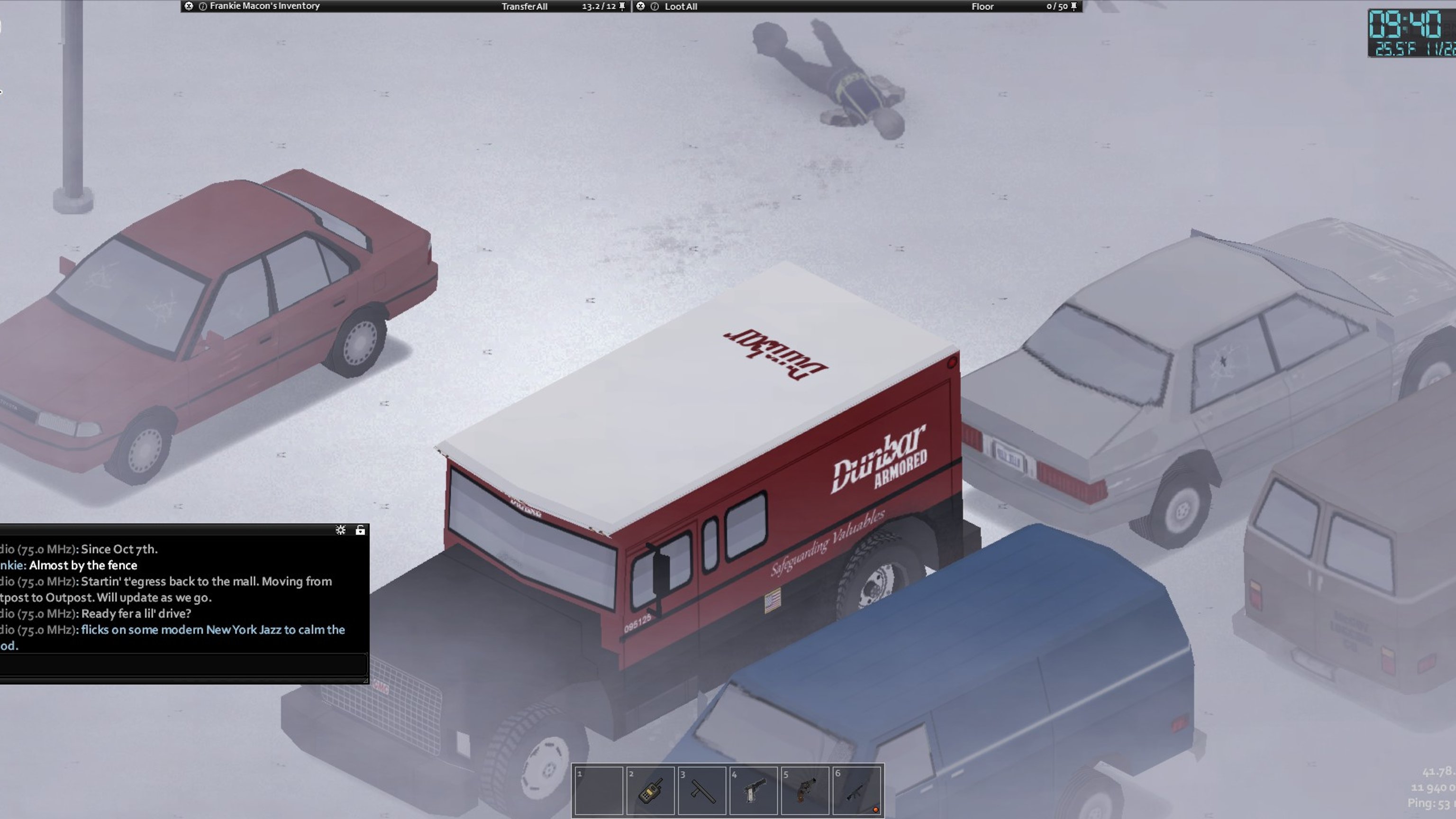Equip the revolver in hotbar slot 5
Viewport: 1456px width, 819px height.
[x=805, y=790]
